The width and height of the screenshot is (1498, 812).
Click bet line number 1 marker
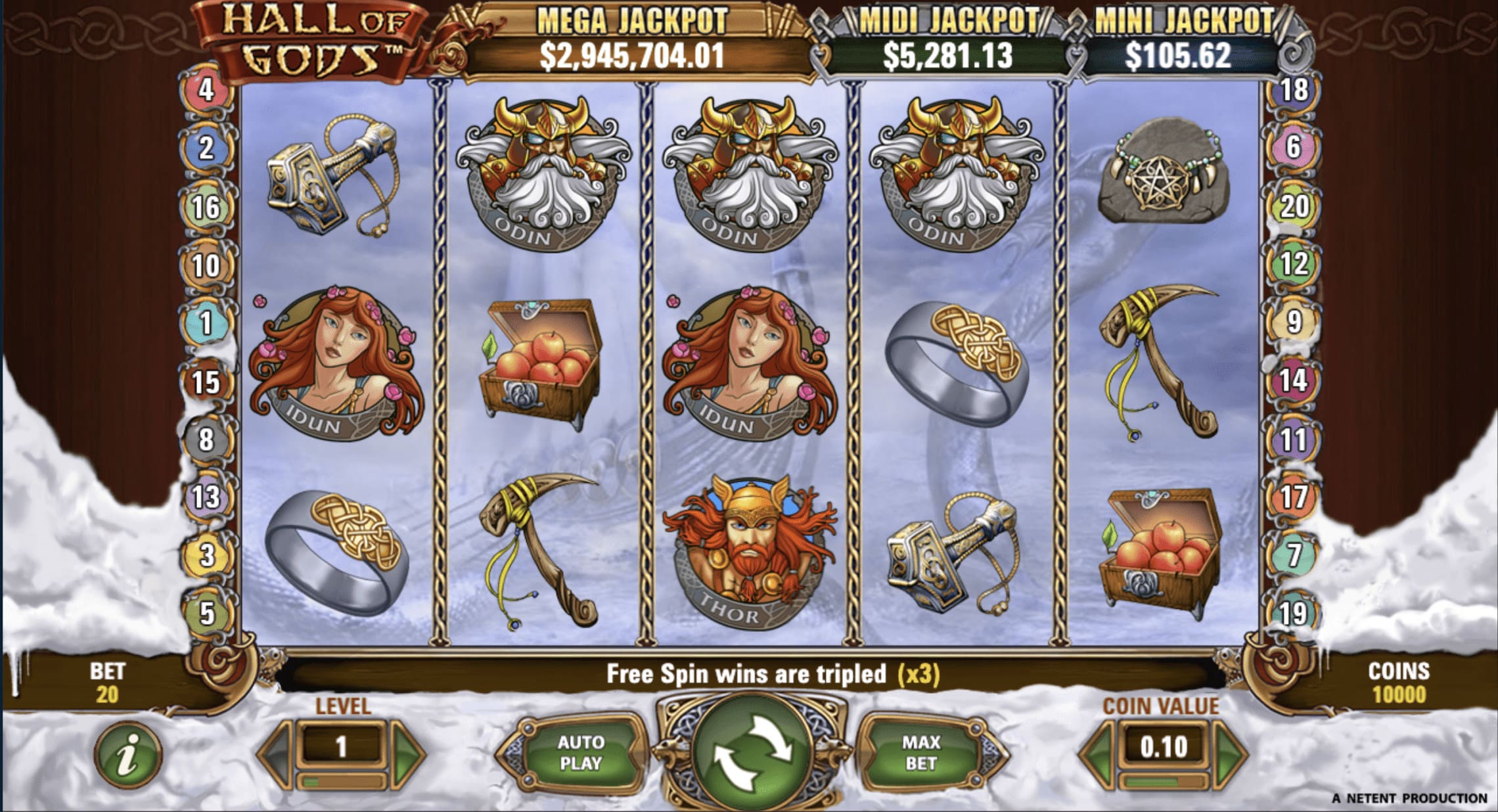pos(206,323)
